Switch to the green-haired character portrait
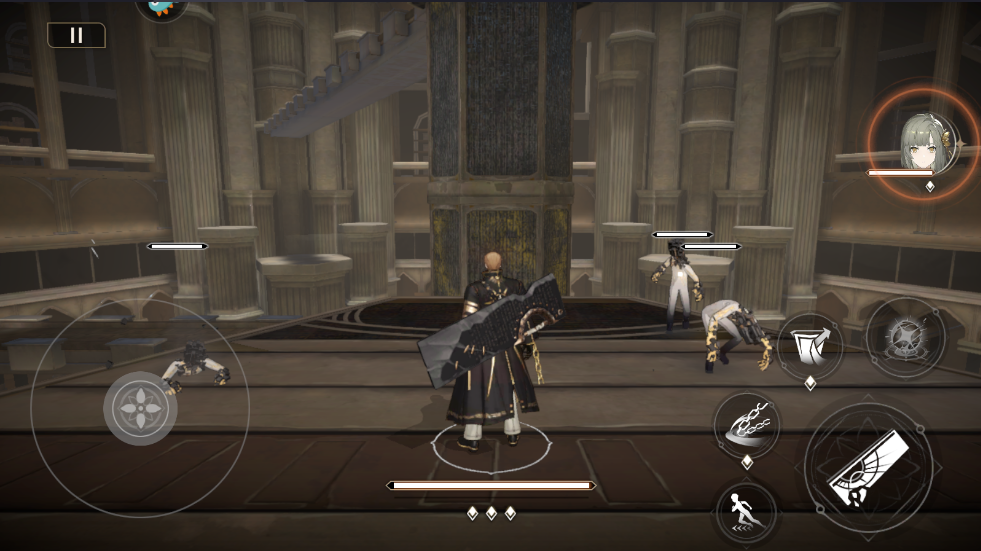Viewport: 981px width, 551px height. (x=921, y=141)
